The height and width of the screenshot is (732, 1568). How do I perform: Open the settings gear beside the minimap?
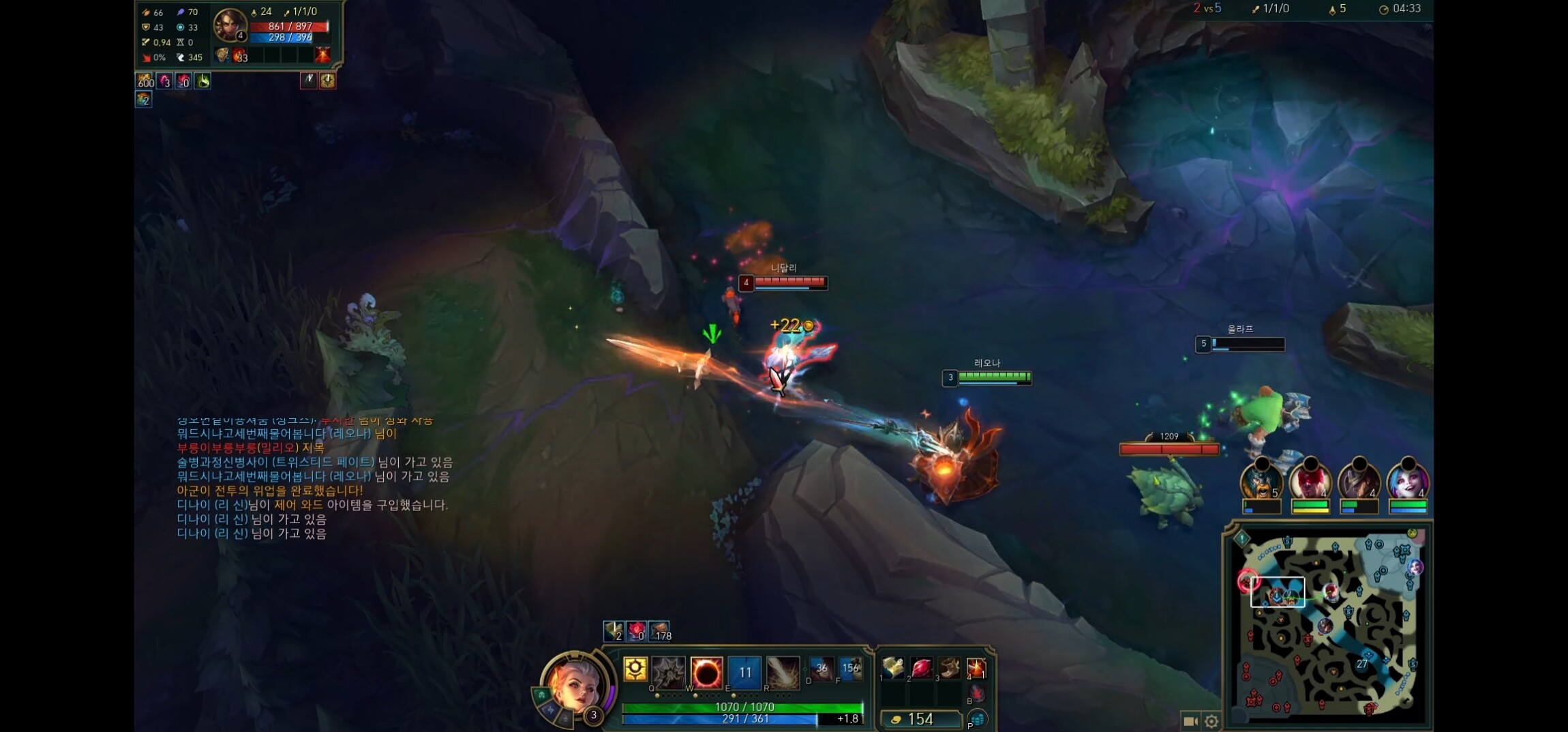(1211, 721)
